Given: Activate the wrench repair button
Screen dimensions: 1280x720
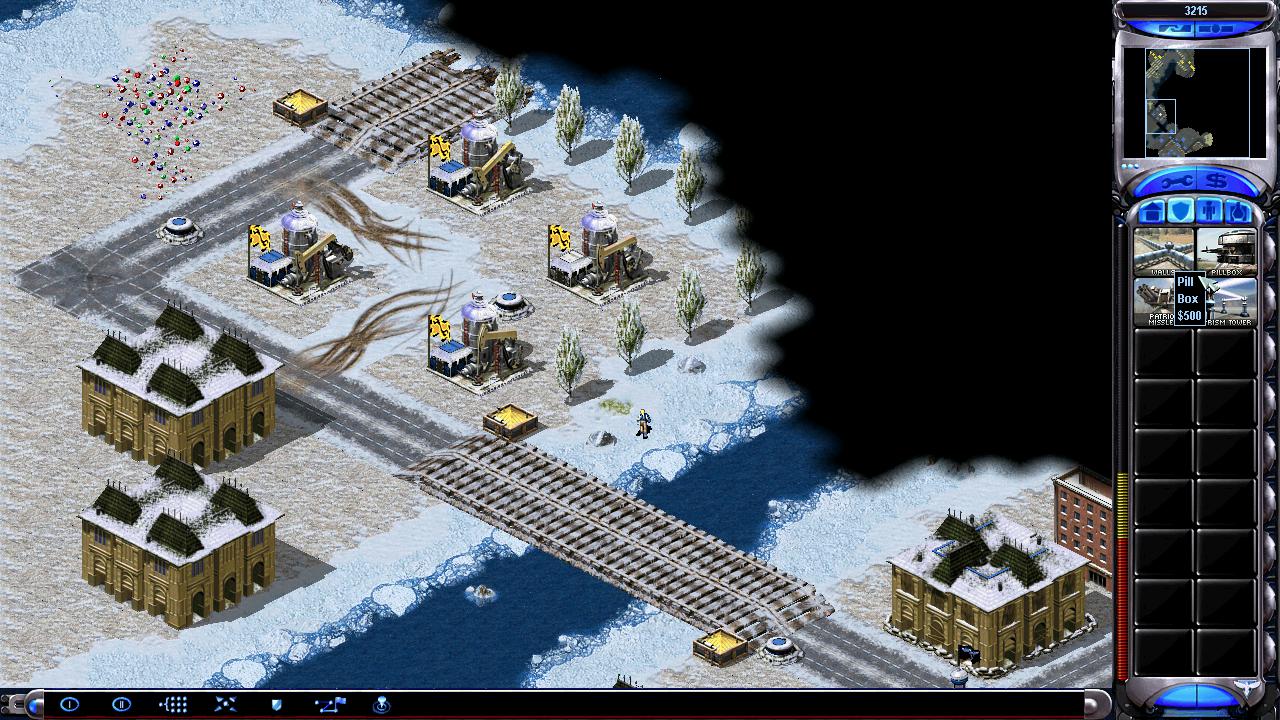Looking at the screenshot, I should (1173, 181).
